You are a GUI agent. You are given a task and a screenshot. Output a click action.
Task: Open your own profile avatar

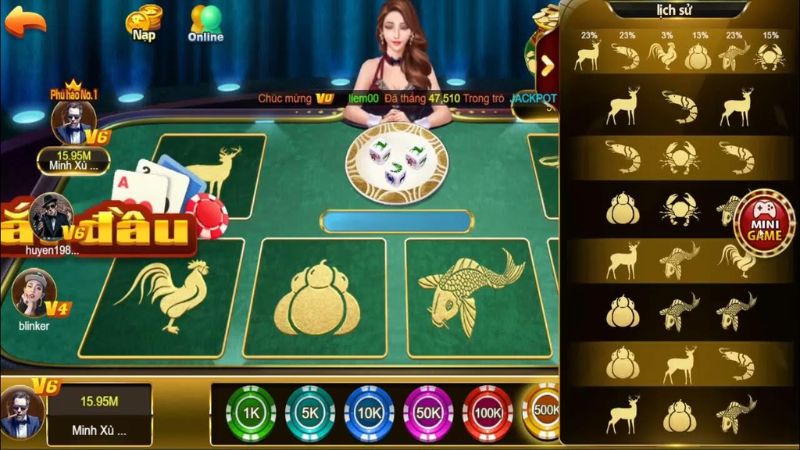tap(22, 412)
